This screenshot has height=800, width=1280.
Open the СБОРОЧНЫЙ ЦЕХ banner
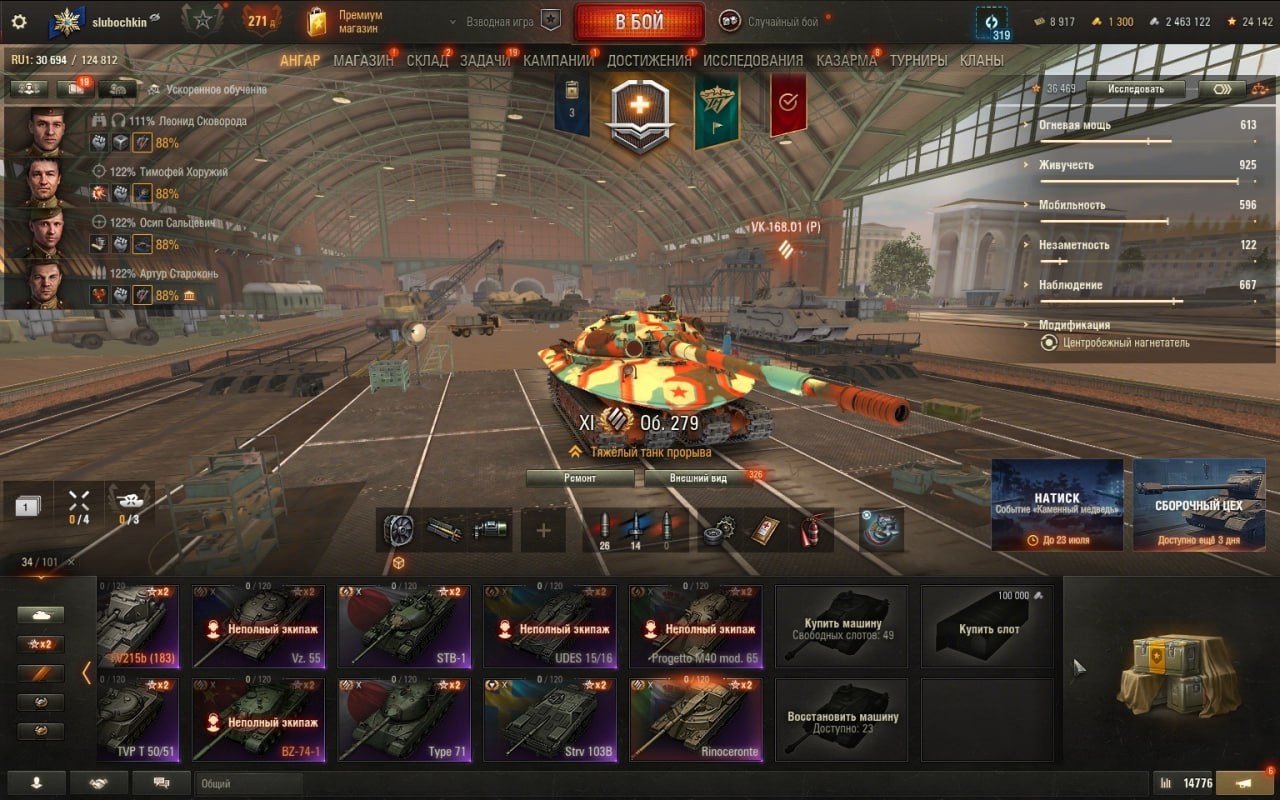click(x=1199, y=505)
